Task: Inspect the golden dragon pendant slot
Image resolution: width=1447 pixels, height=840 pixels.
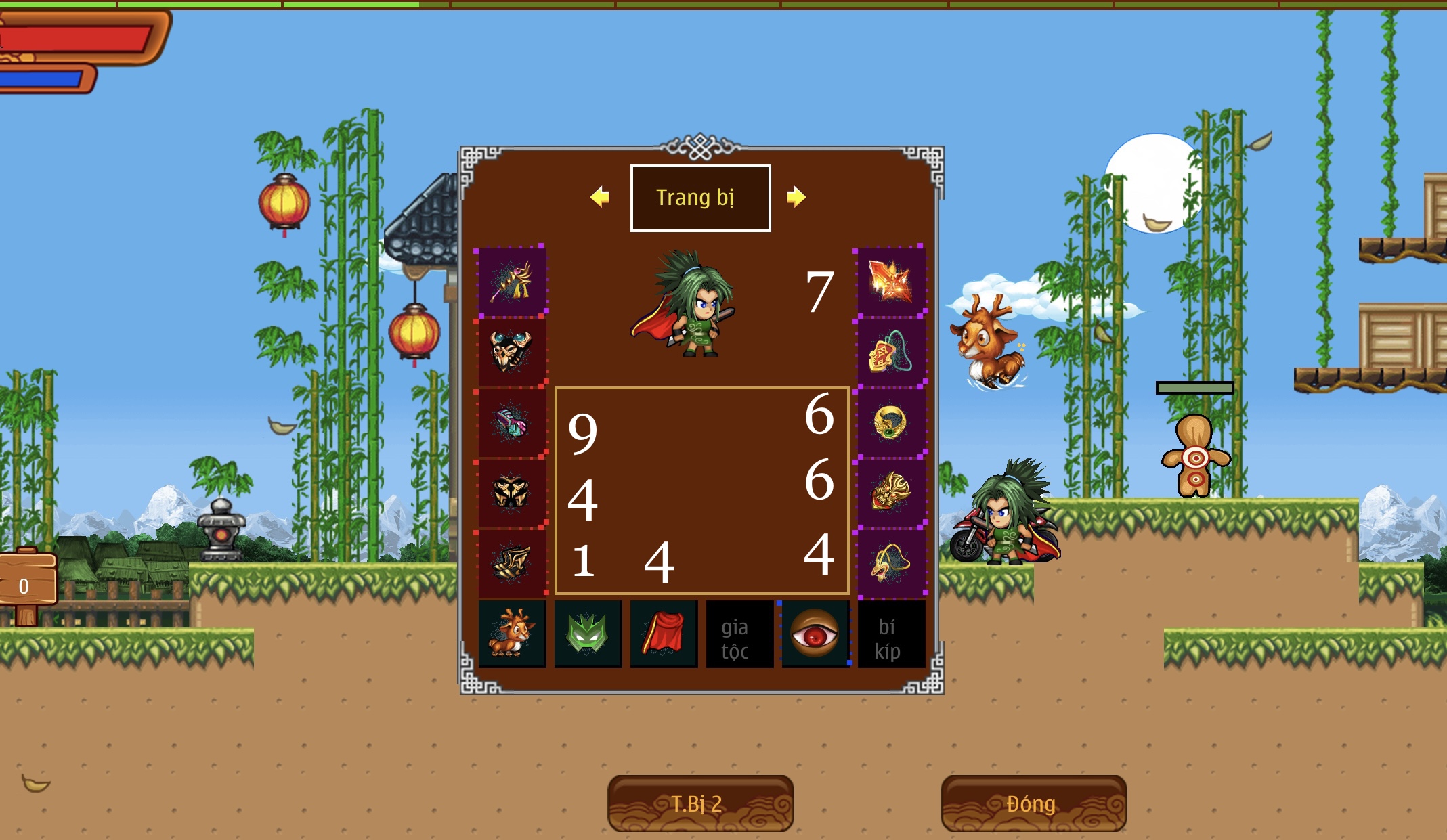Action: coord(890,563)
